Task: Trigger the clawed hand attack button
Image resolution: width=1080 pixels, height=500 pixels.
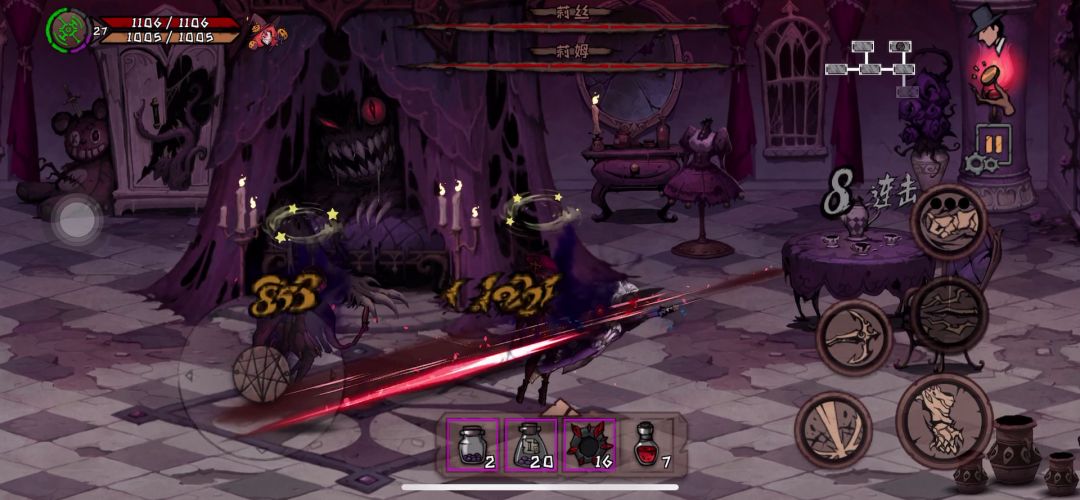Action: point(942,420)
